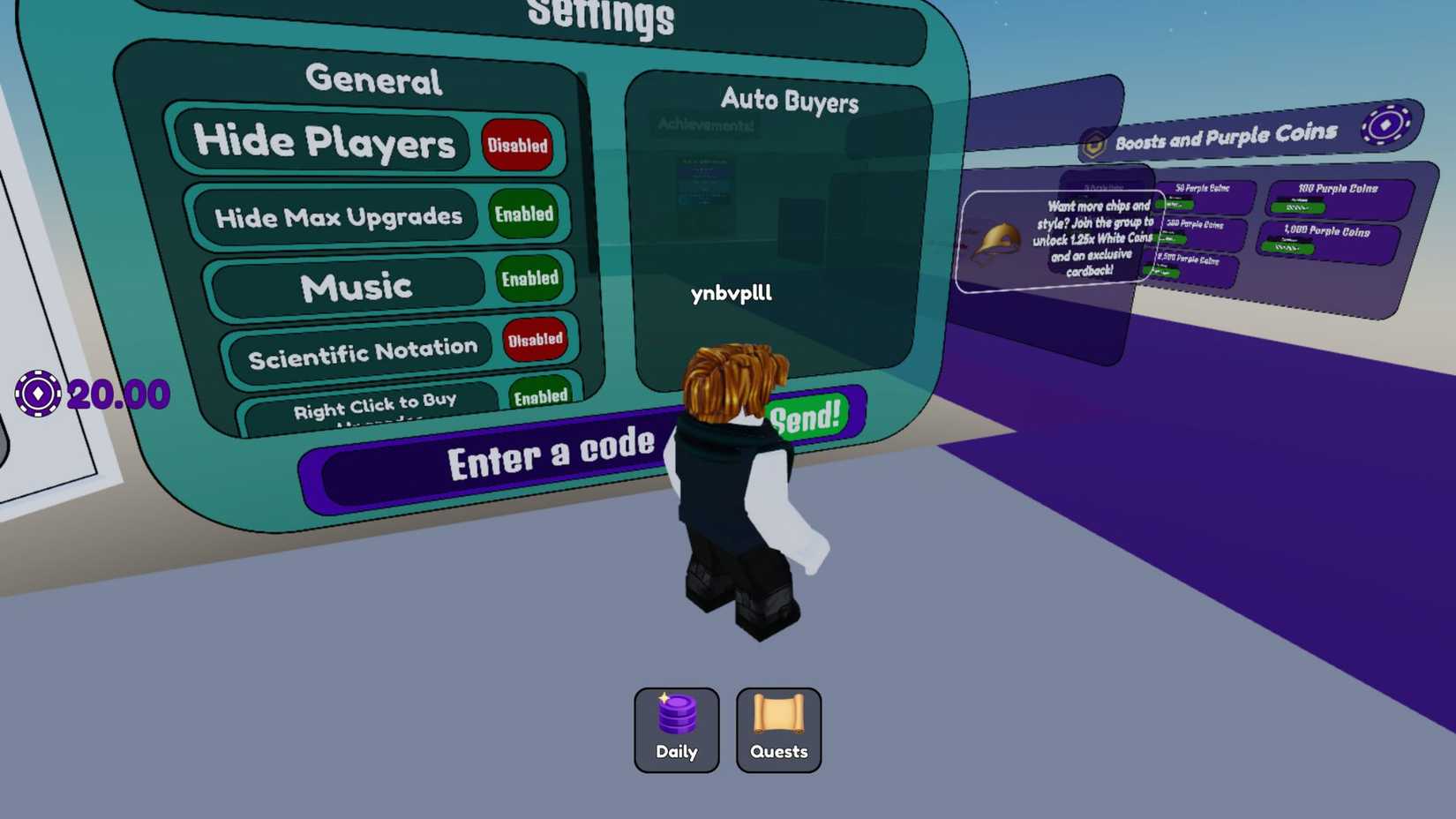Open the General settings section
This screenshot has width=1456, height=819.
click(x=374, y=80)
